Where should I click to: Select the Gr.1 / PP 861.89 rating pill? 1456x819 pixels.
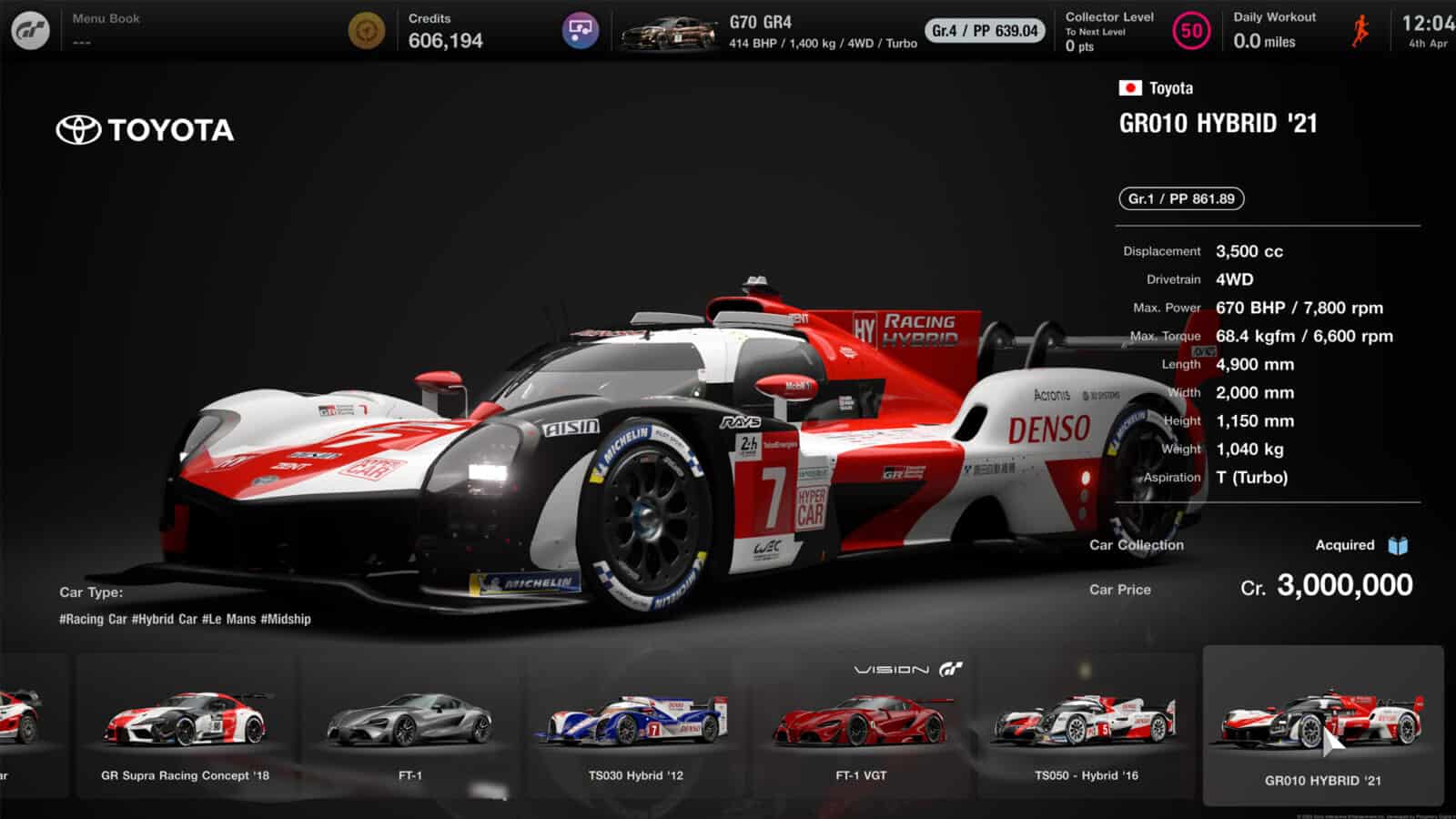pyautogui.click(x=1180, y=198)
